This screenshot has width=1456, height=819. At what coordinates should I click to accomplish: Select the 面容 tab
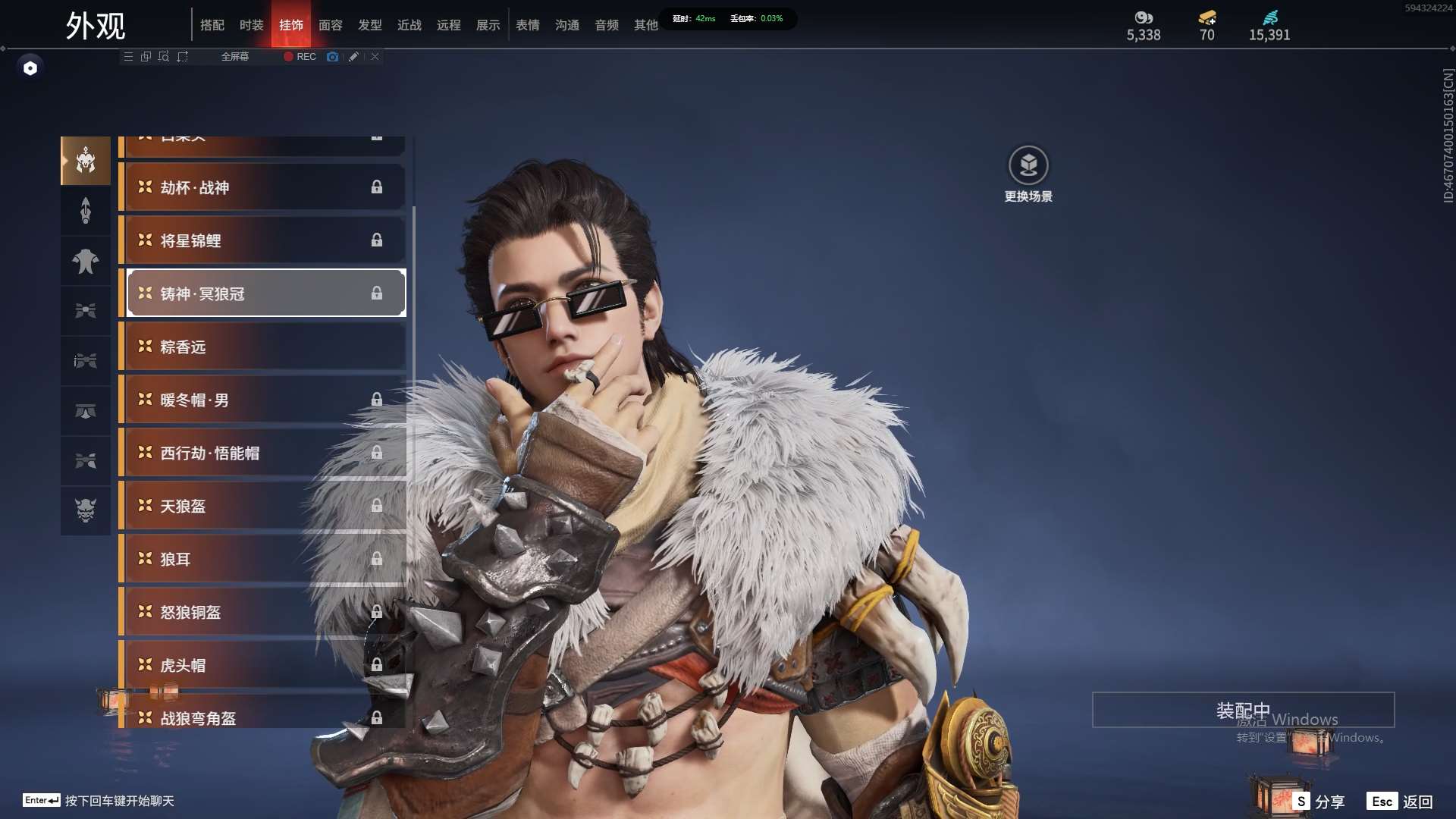click(331, 25)
